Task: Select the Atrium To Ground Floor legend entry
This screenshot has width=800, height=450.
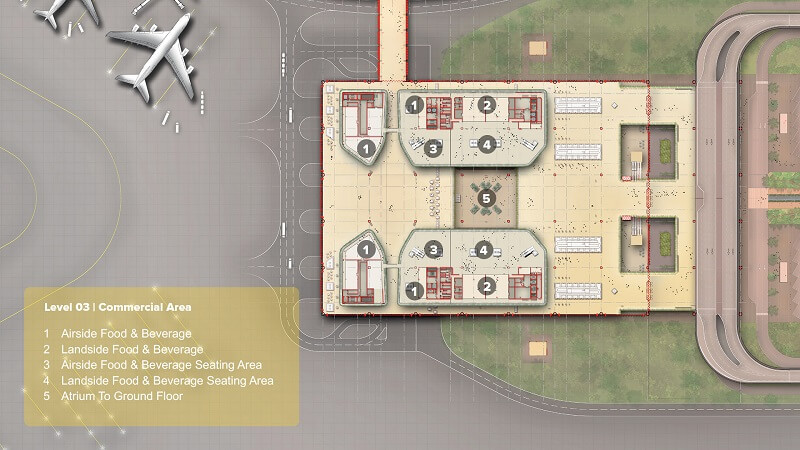Action: coord(120,397)
